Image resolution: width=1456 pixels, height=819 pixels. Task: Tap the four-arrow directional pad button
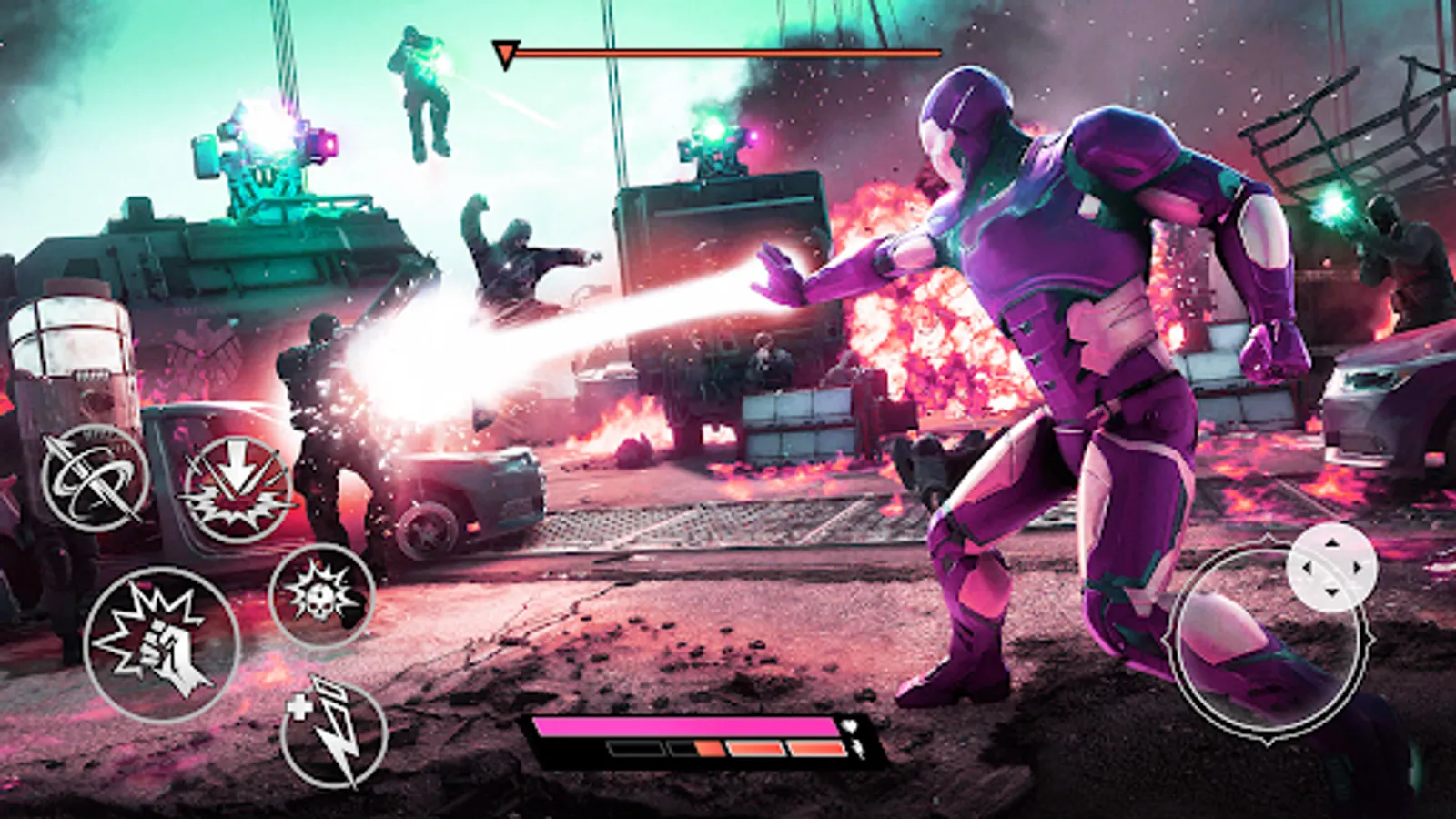pyautogui.click(x=1331, y=568)
